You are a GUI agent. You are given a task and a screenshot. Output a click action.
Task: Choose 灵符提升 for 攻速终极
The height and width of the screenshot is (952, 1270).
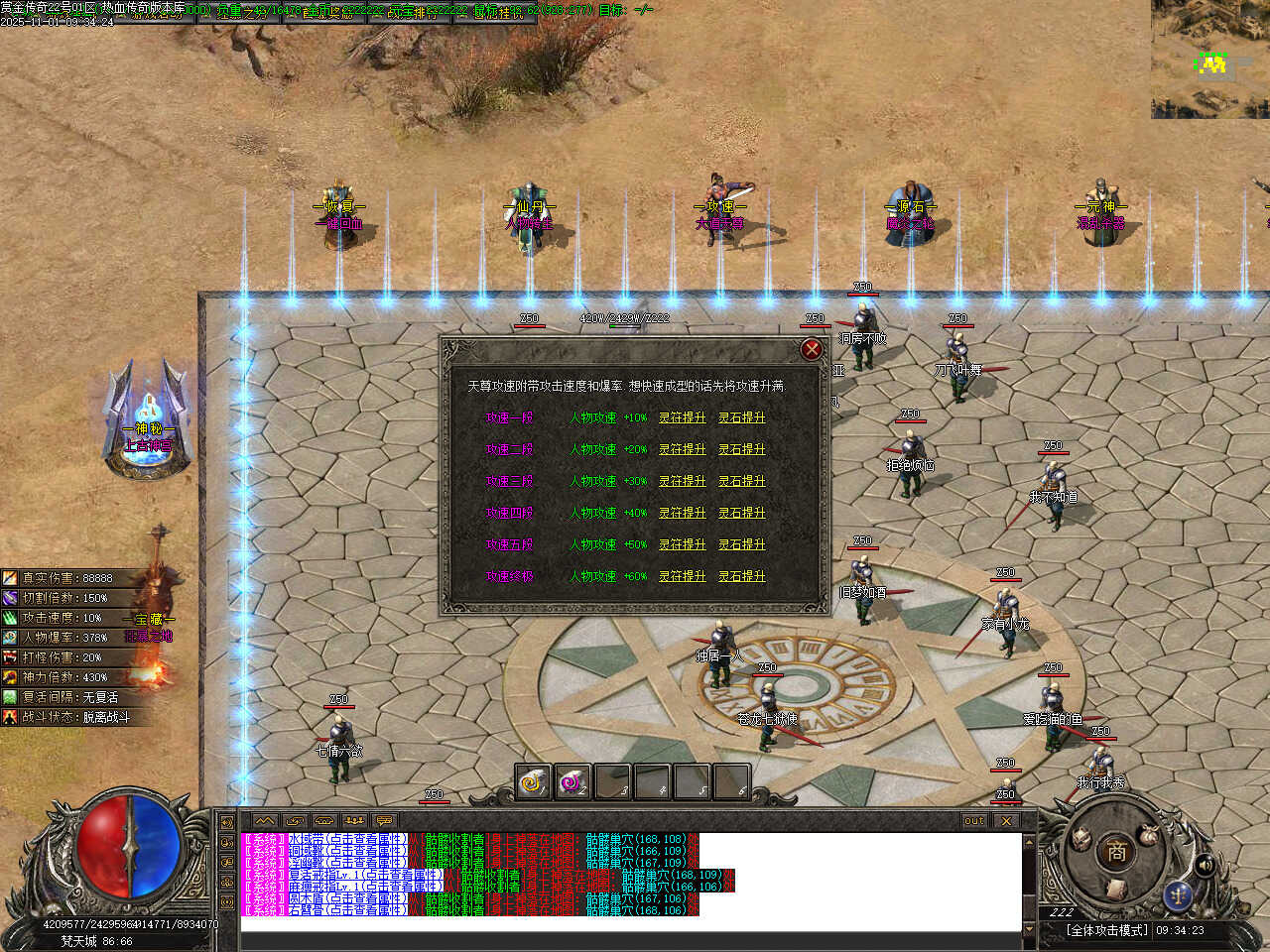[x=683, y=576]
